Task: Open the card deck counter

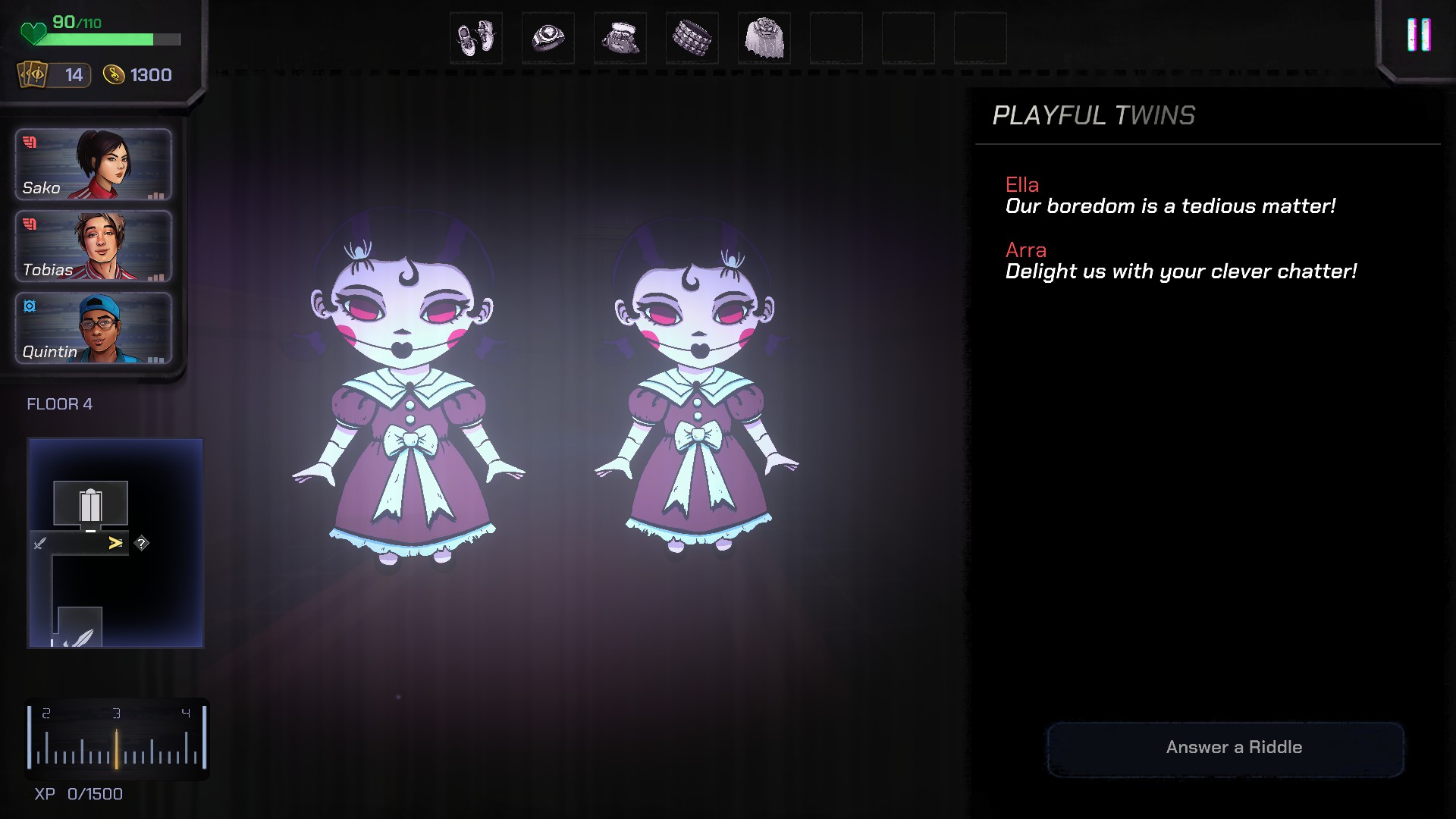Action: (54, 75)
